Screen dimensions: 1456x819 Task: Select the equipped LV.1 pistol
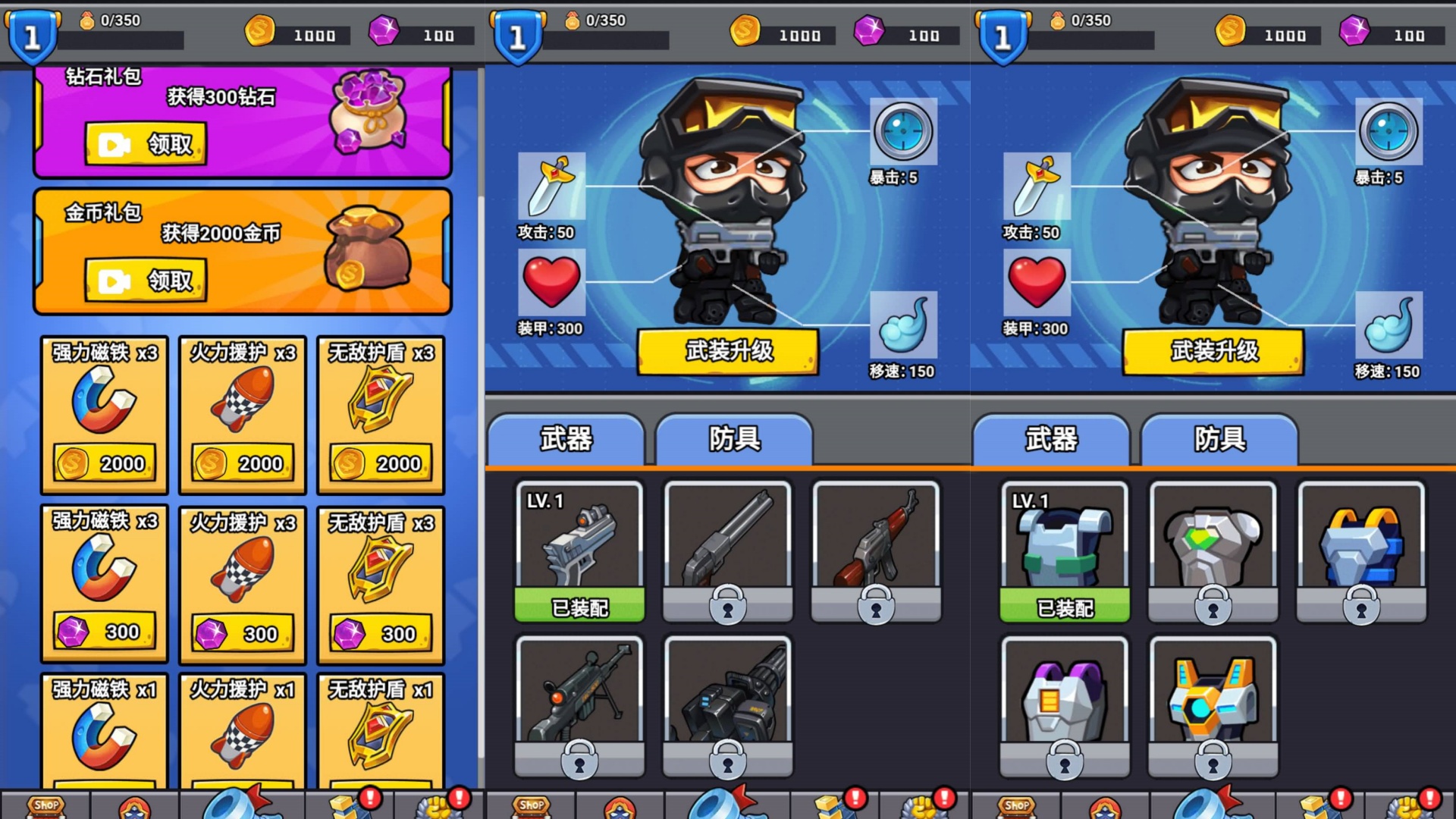click(579, 551)
